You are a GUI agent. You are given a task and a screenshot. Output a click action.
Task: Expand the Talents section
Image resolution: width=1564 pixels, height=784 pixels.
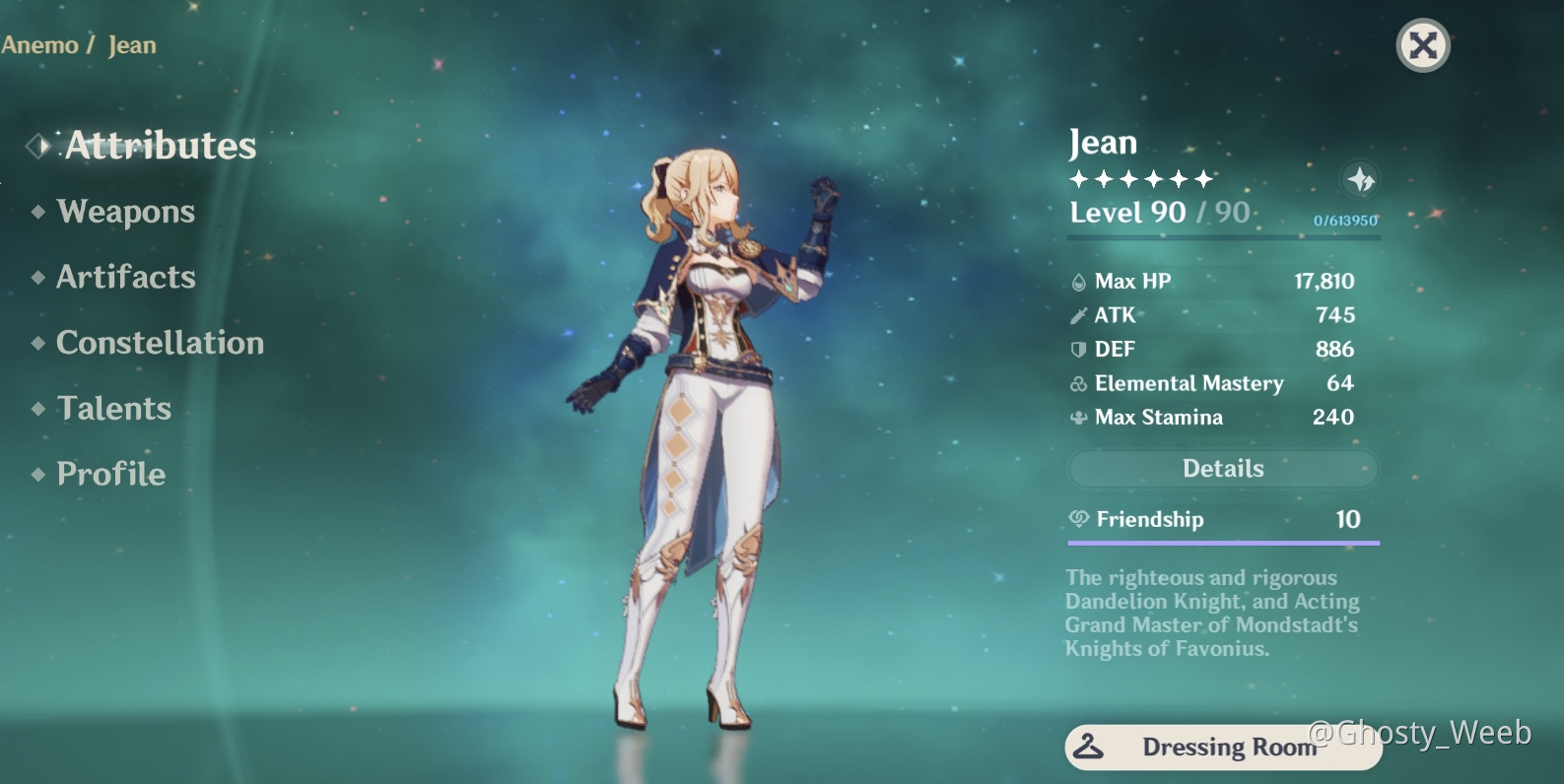click(x=113, y=409)
